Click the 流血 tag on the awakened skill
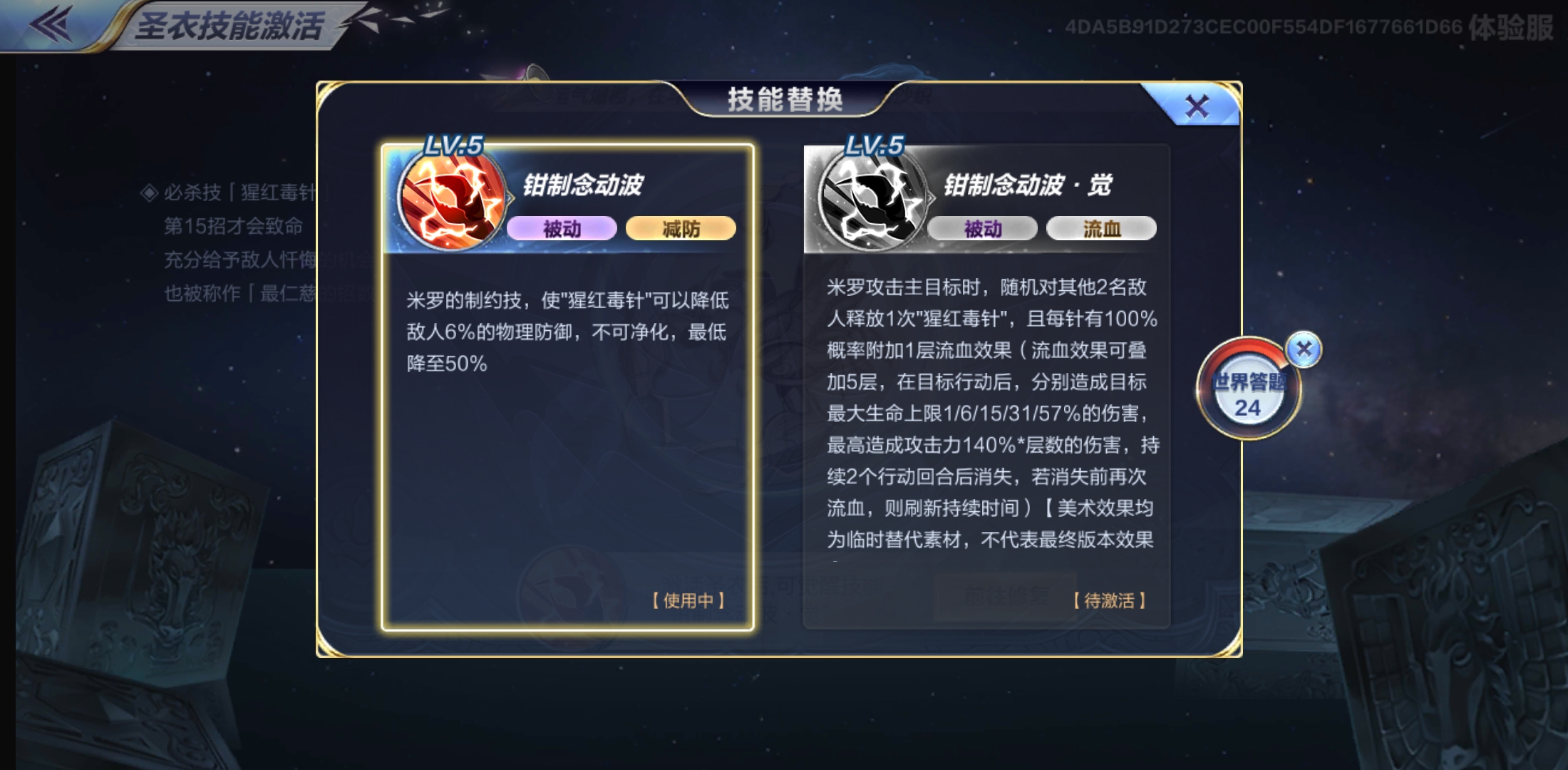 click(x=1101, y=227)
